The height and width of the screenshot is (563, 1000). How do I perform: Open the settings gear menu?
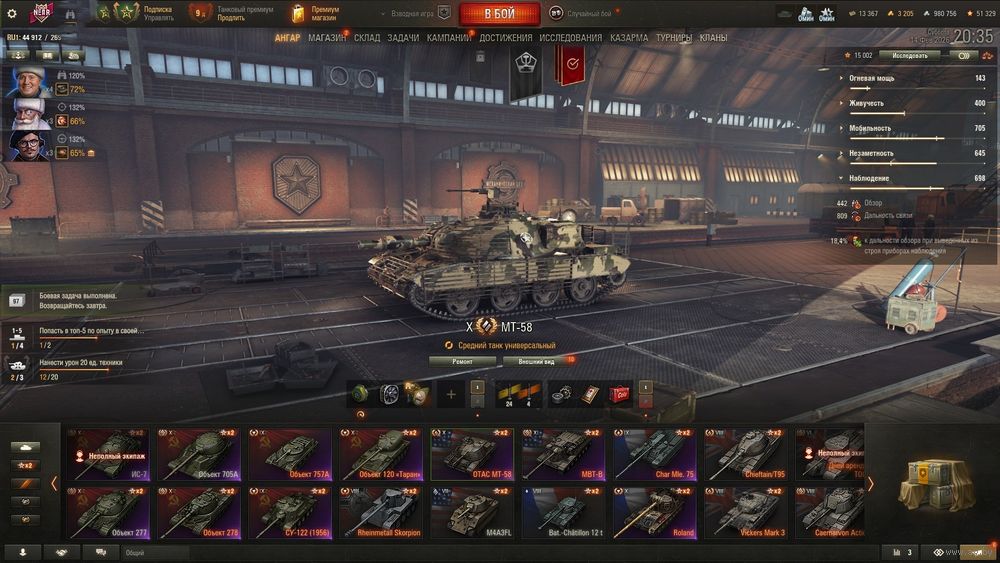pos(12,13)
